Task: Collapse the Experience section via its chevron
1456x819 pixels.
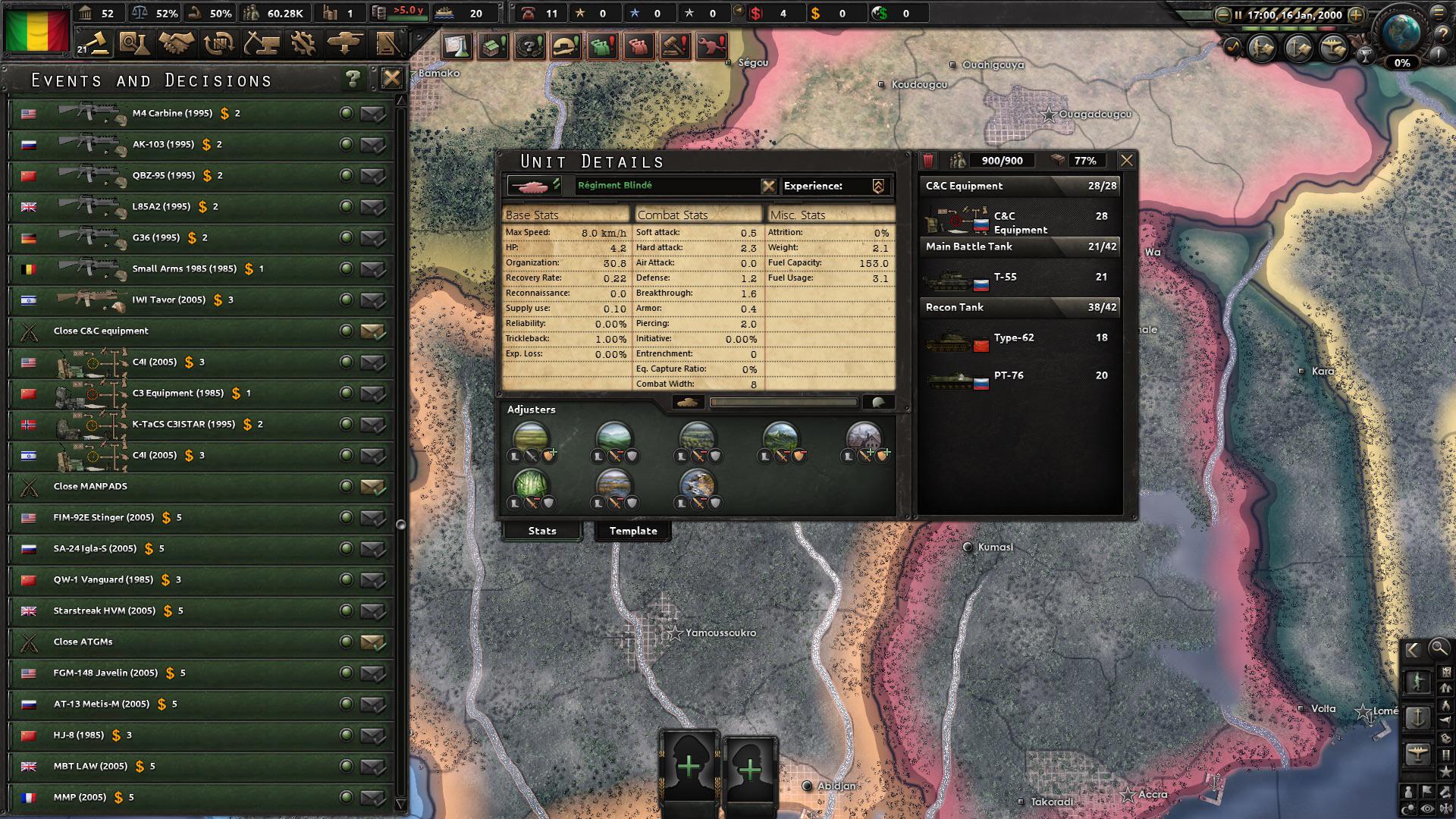Action: click(x=877, y=186)
